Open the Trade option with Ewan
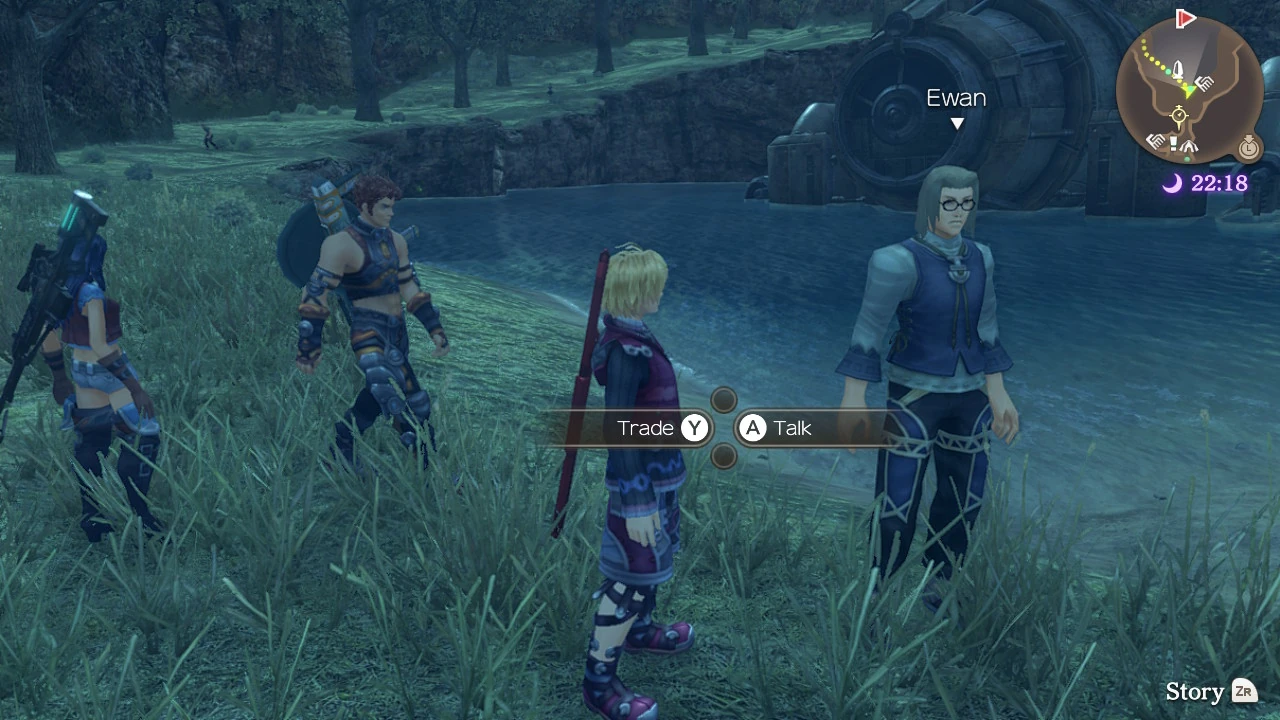 point(660,428)
